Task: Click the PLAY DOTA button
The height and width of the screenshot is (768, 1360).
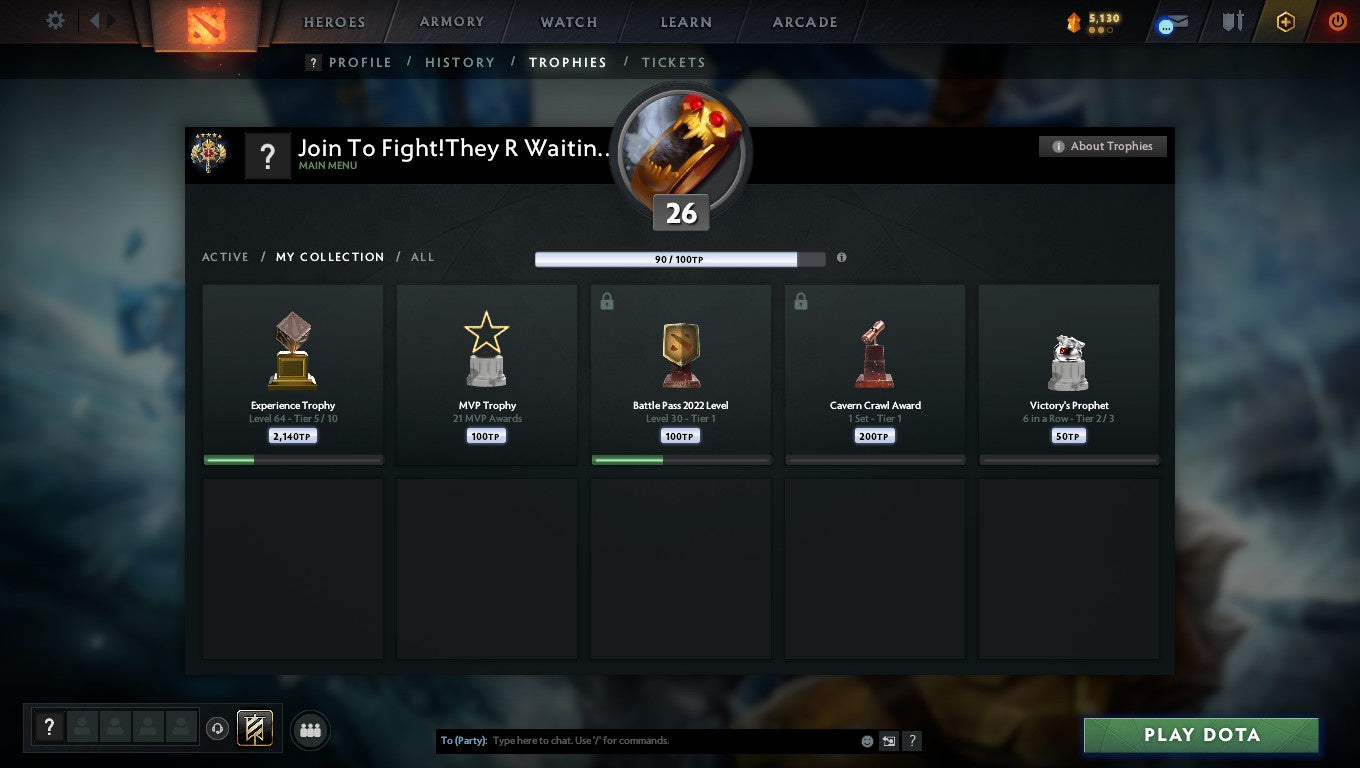Action: 1200,735
